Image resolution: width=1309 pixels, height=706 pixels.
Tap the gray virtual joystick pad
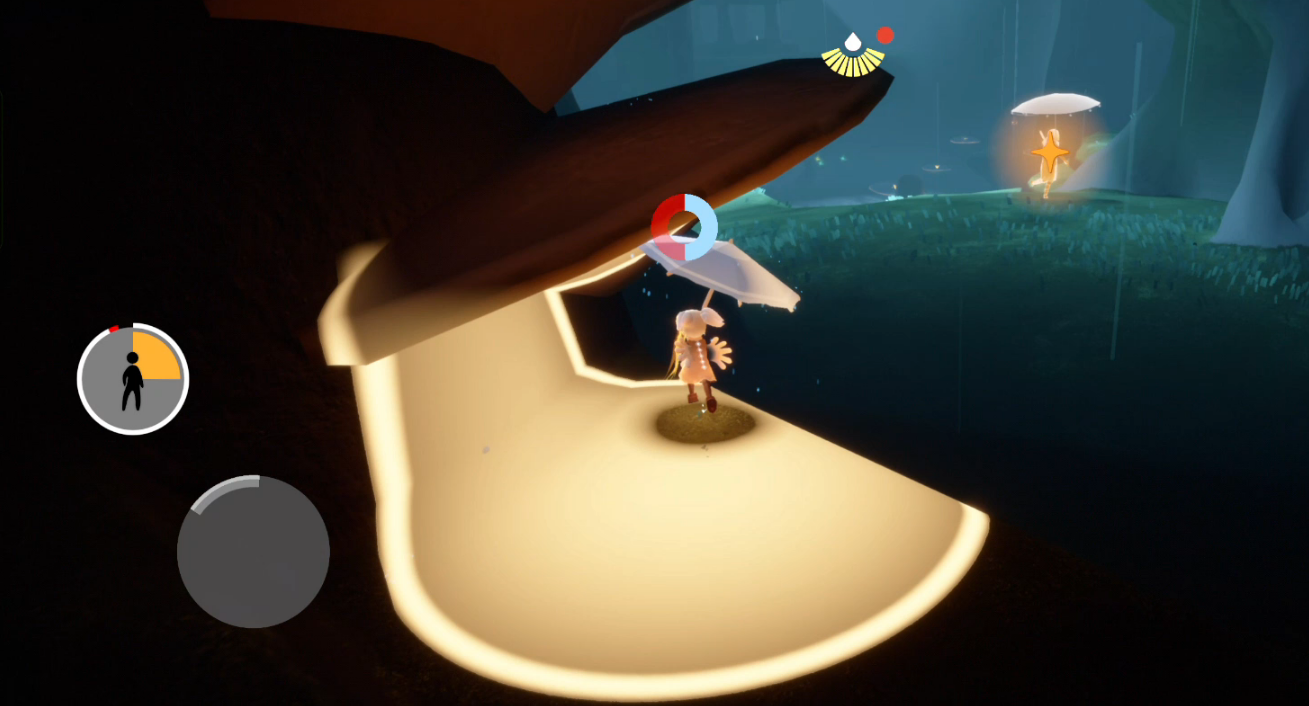click(x=253, y=552)
